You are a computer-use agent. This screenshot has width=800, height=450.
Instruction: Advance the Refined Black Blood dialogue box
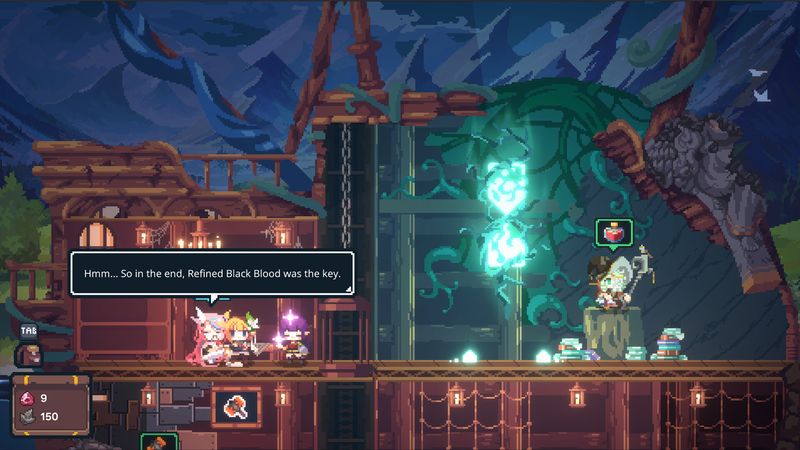[211, 272]
